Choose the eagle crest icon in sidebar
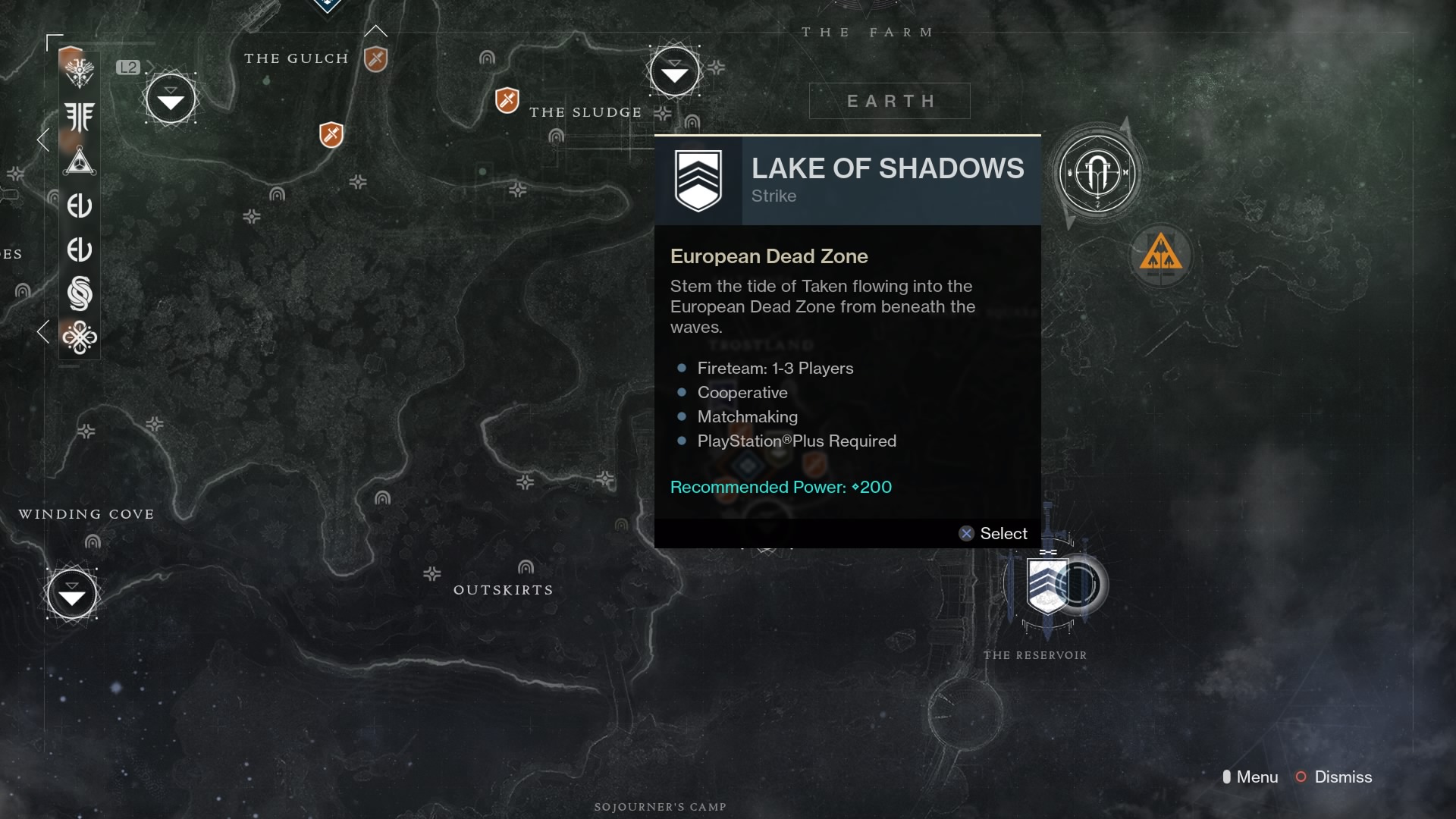 click(80, 73)
